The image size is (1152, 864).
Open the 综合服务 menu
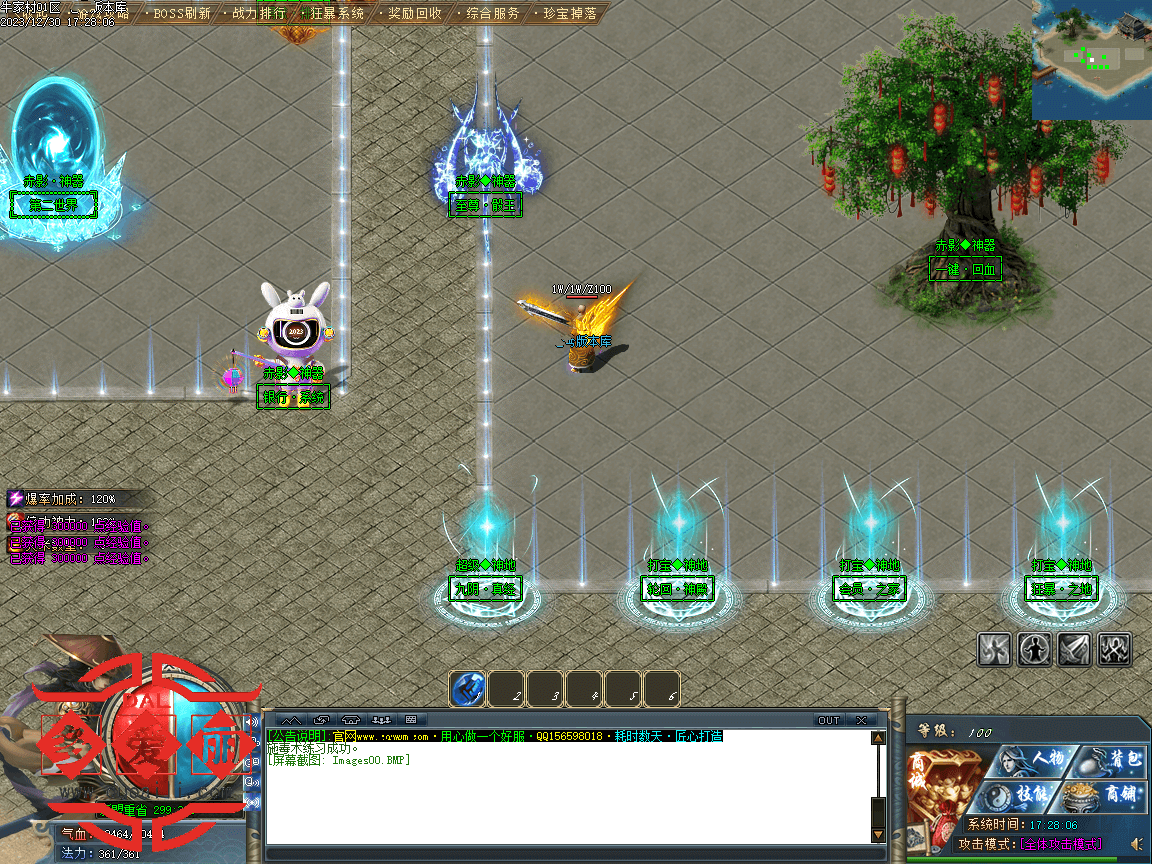[x=492, y=14]
